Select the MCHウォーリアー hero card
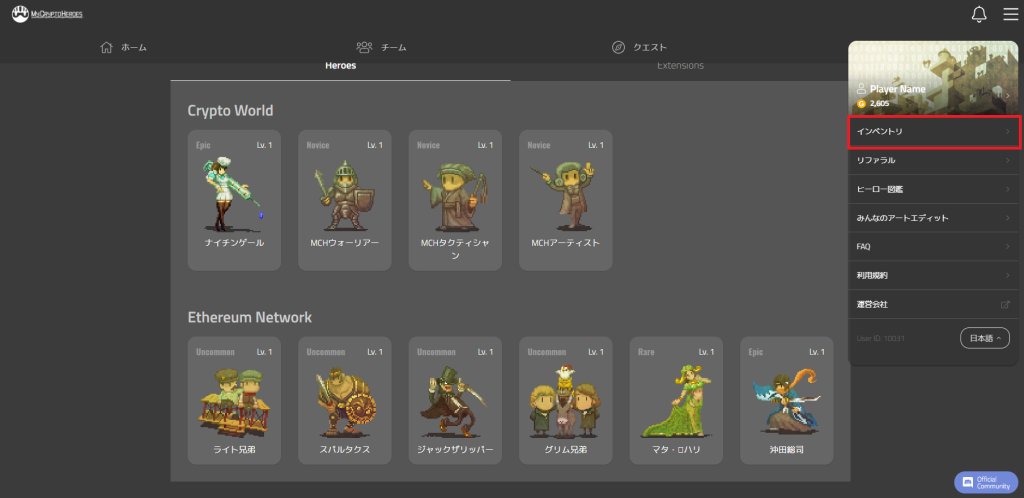The width and height of the screenshot is (1024, 498). (x=344, y=200)
